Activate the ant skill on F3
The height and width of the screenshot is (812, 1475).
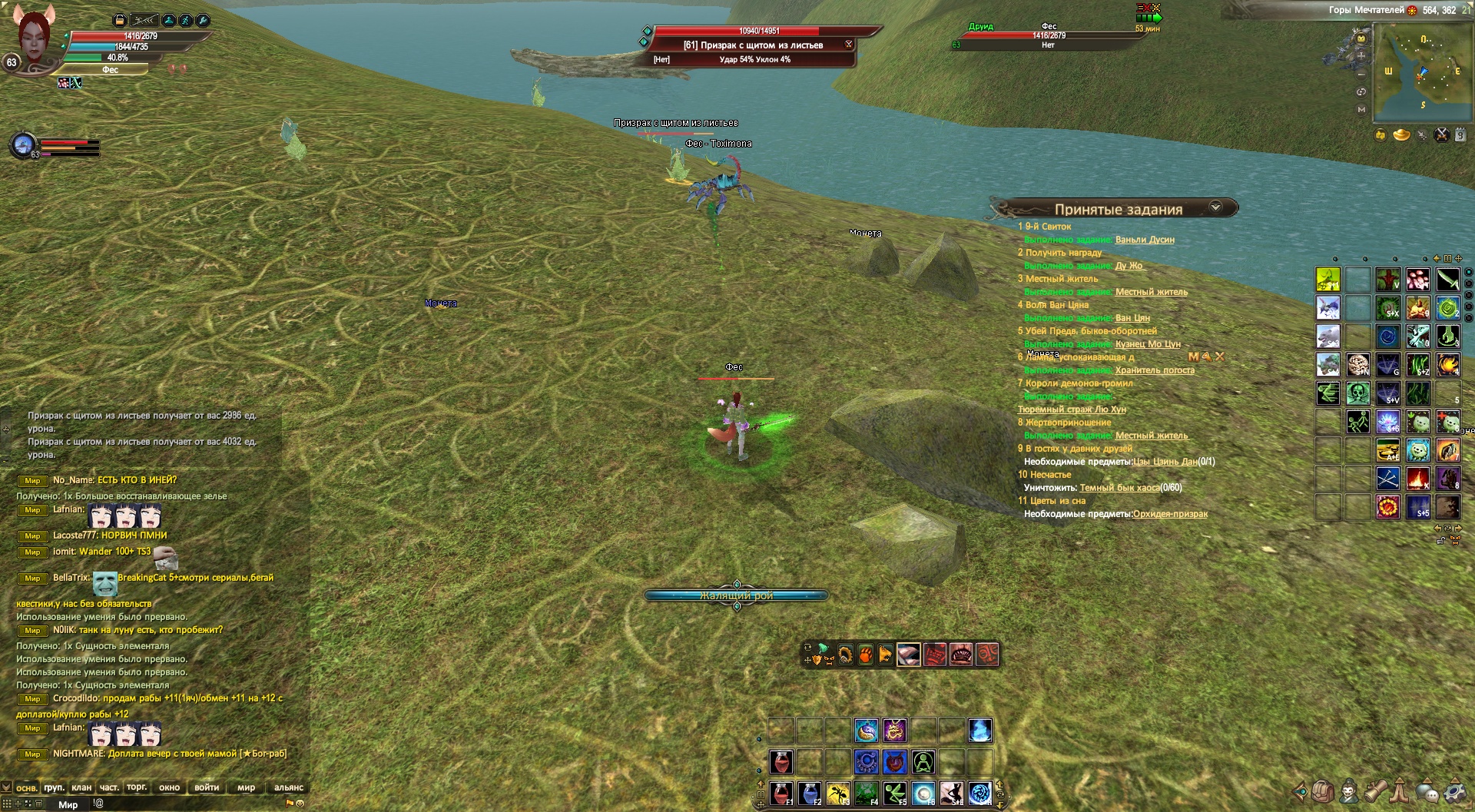click(x=838, y=794)
